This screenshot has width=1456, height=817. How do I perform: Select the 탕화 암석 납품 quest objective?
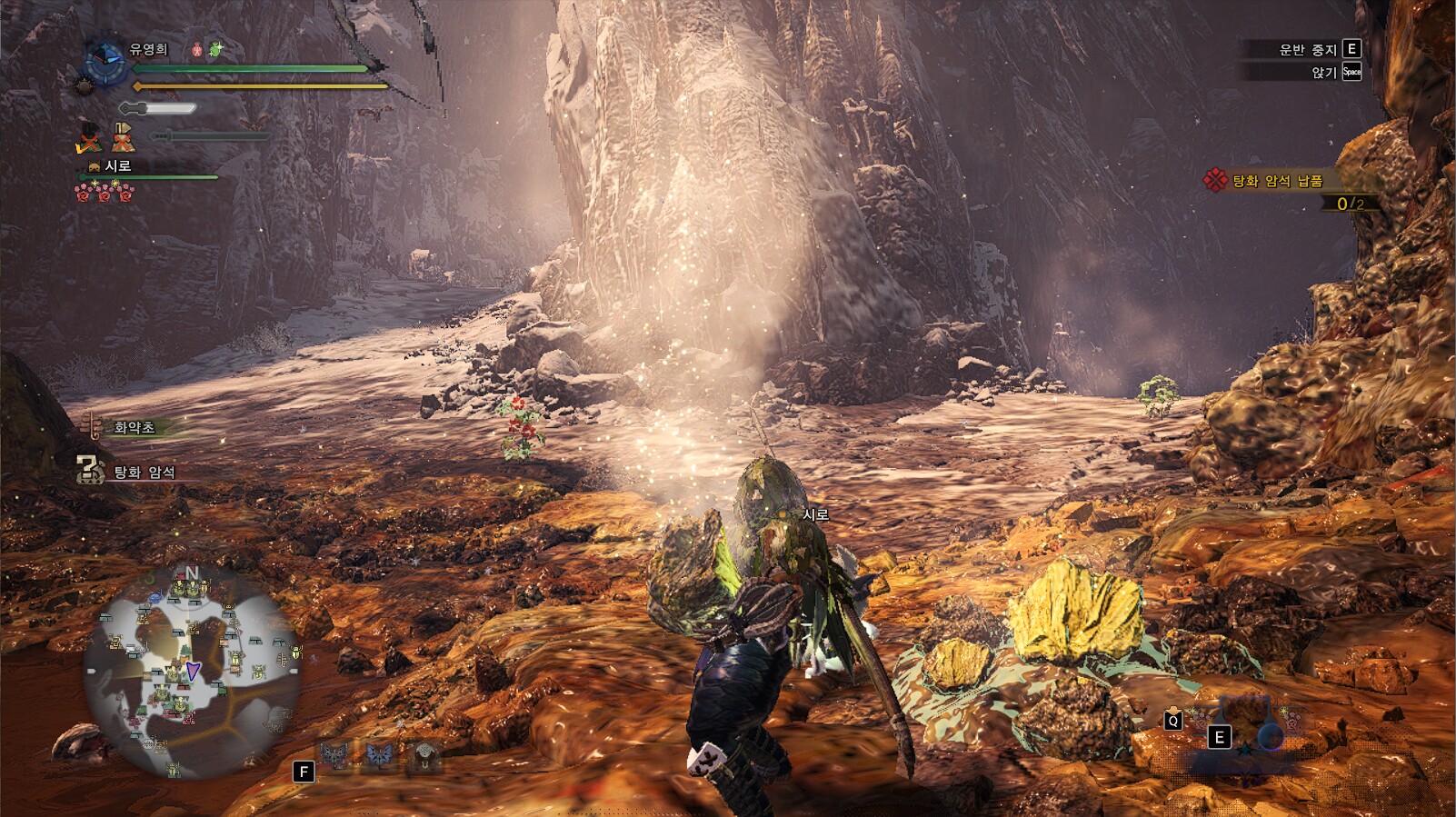point(1277,181)
